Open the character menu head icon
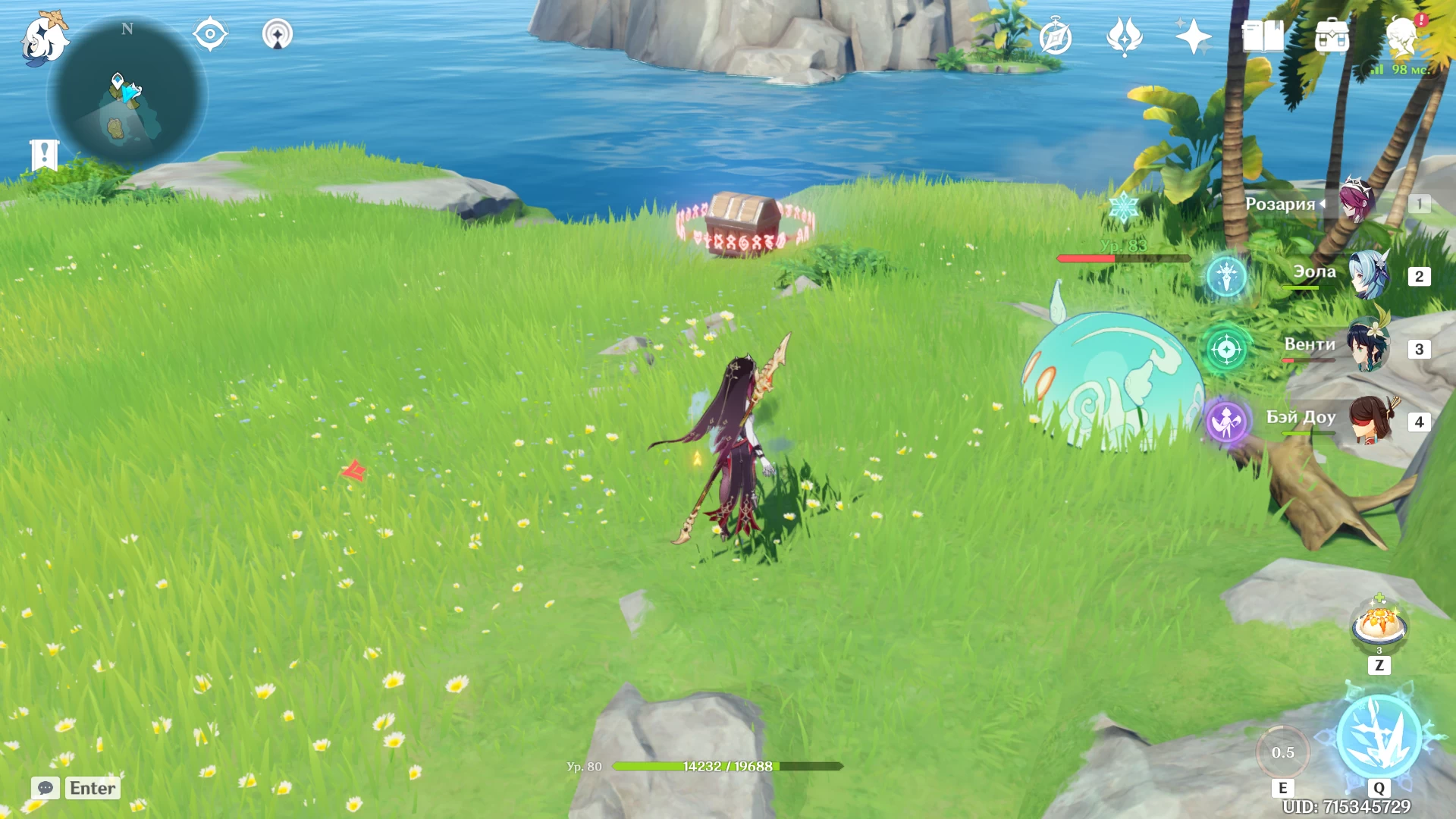 click(1401, 36)
